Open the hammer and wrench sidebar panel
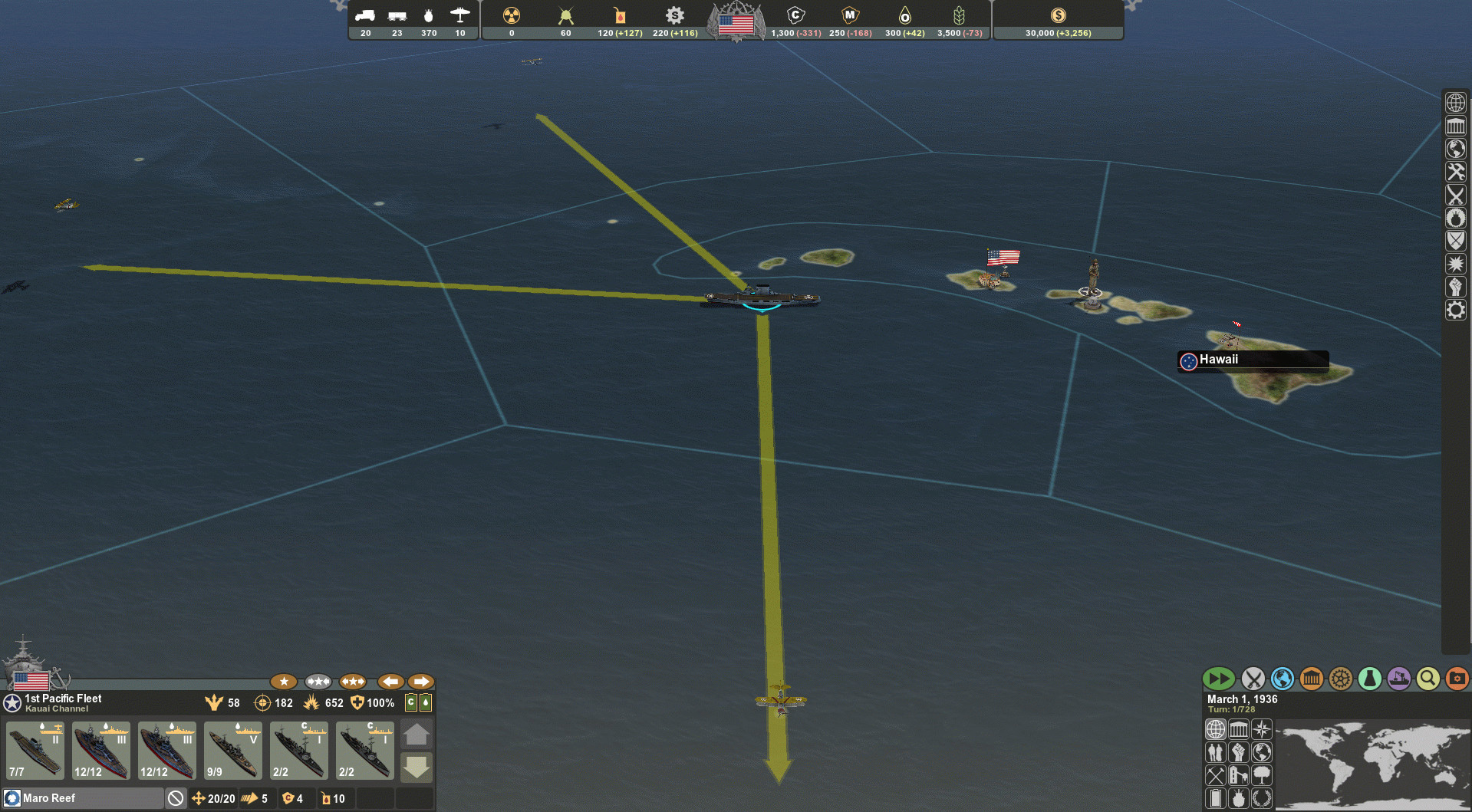This screenshot has height=812, width=1472. click(1456, 172)
